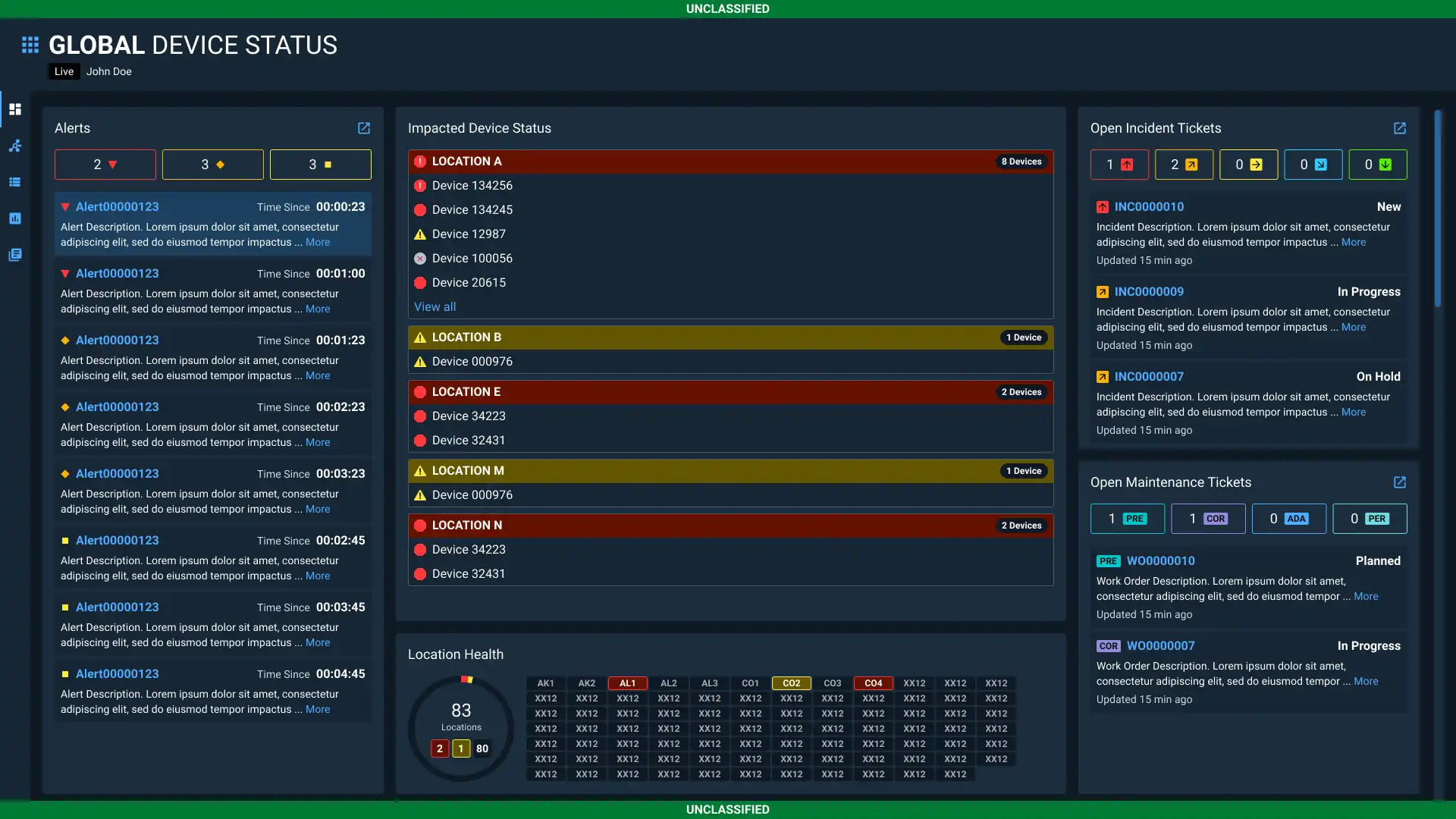Toggle the critical alerts filter showing 2
The image size is (1456, 819).
pyautogui.click(x=105, y=165)
